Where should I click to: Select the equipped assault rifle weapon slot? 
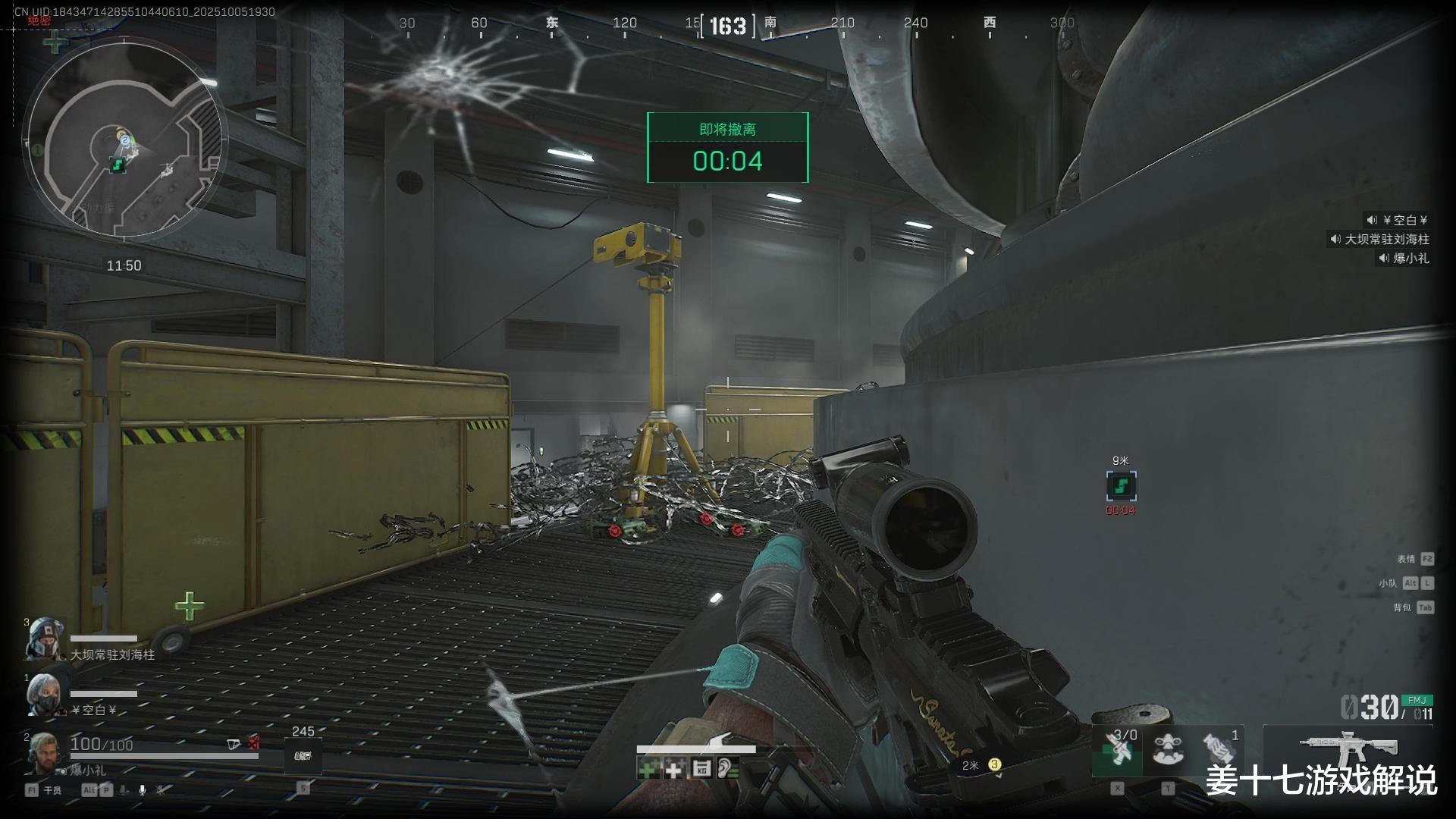(1348, 749)
